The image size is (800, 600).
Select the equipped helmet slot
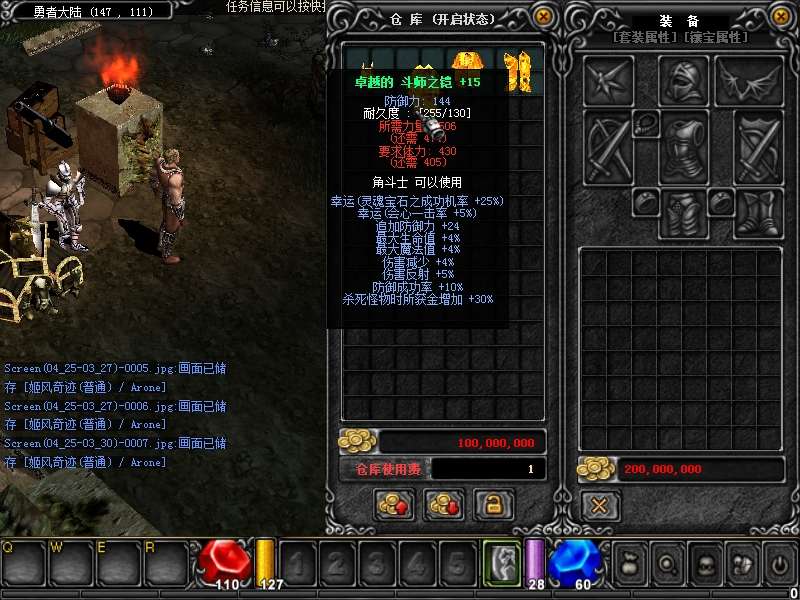[684, 80]
